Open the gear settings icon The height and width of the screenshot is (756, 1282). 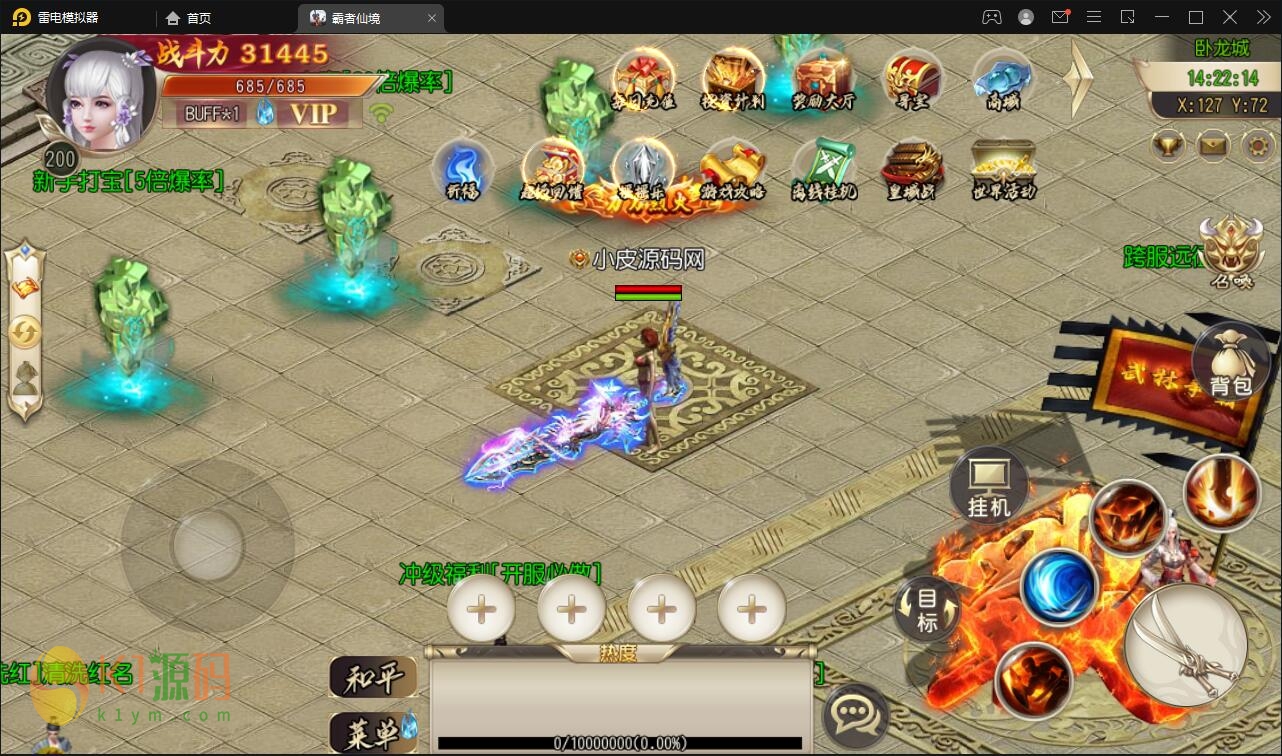pyautogui.click(x=1258, y=146)
